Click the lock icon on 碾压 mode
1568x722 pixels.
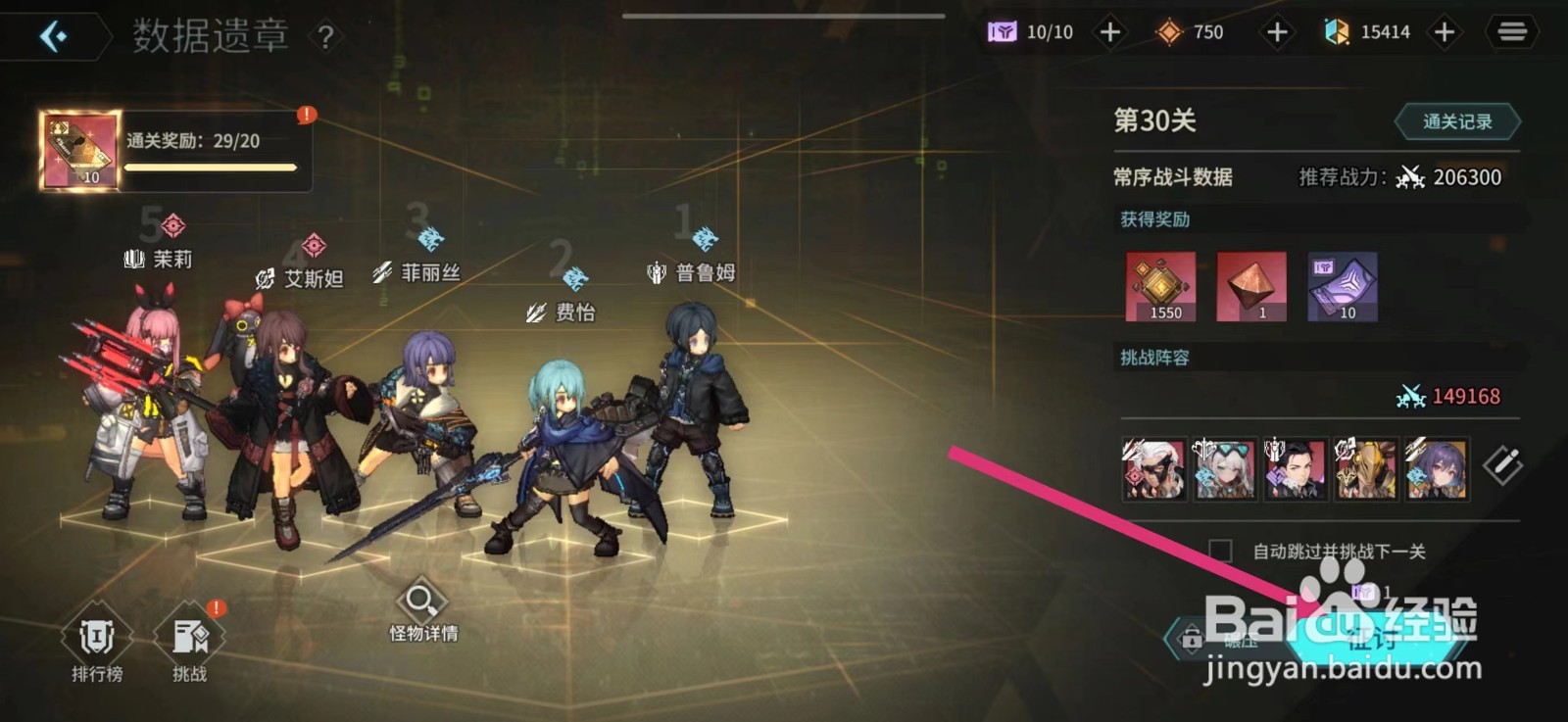point(1192,638)
